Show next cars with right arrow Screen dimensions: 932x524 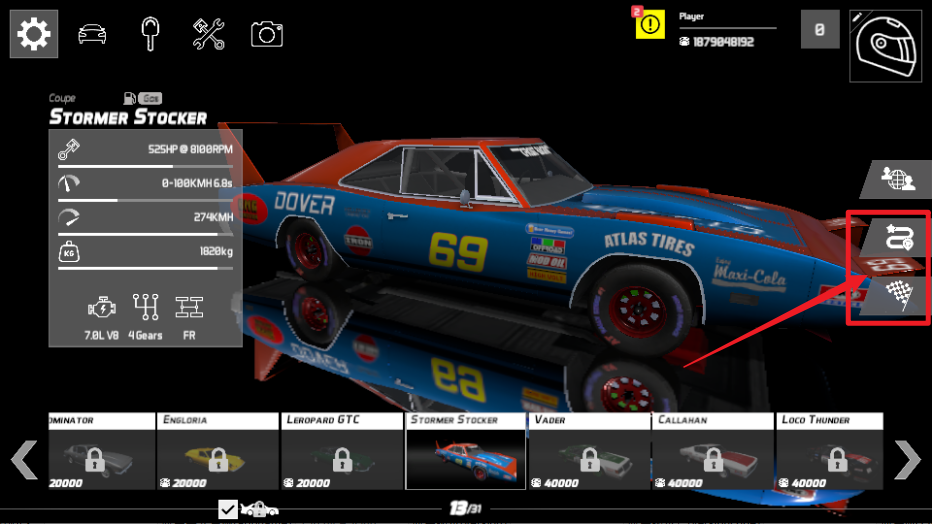click(907, 460)
